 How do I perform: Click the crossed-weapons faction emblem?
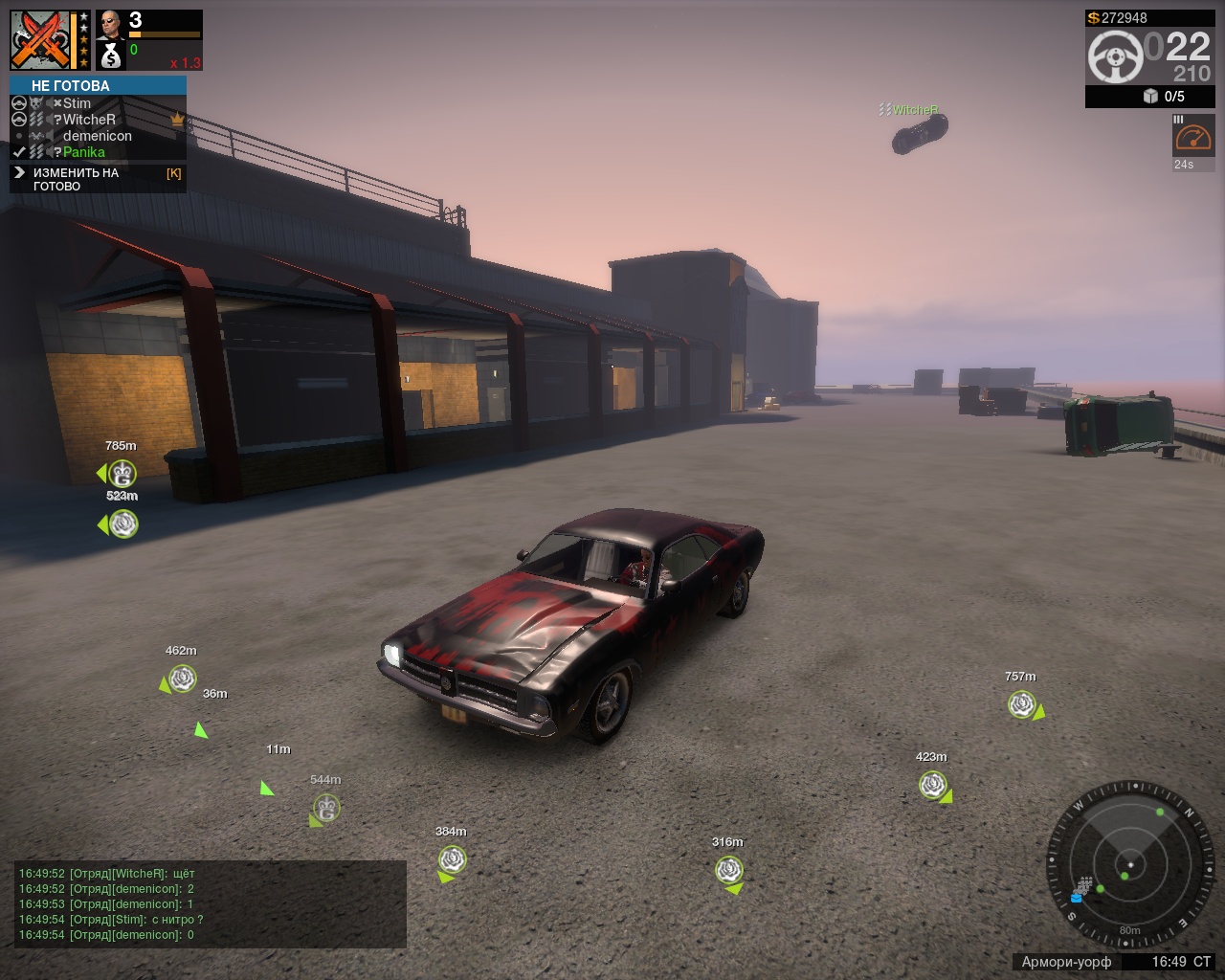click(x=41, y=40)
